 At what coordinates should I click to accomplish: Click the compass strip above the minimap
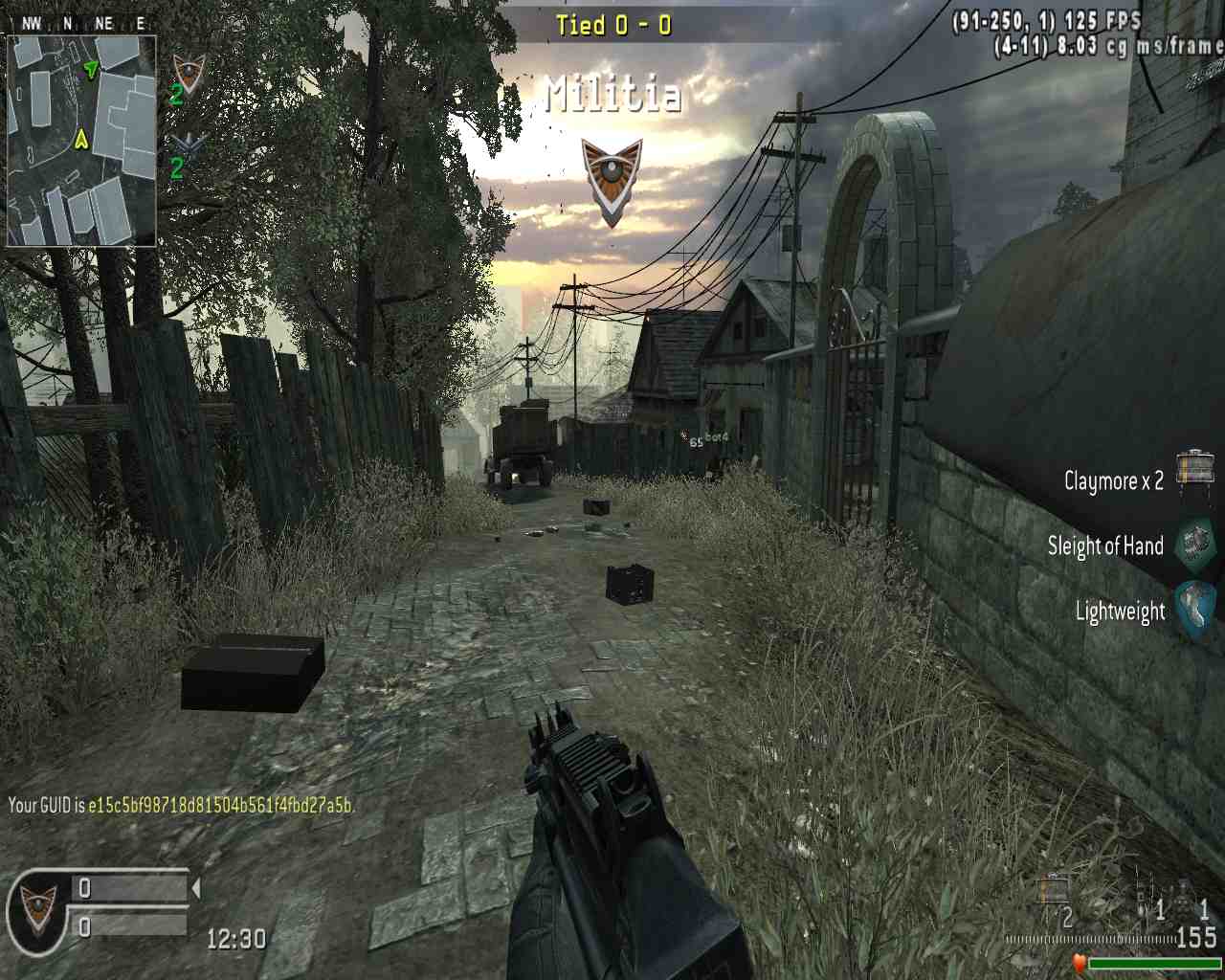(81, 25)
